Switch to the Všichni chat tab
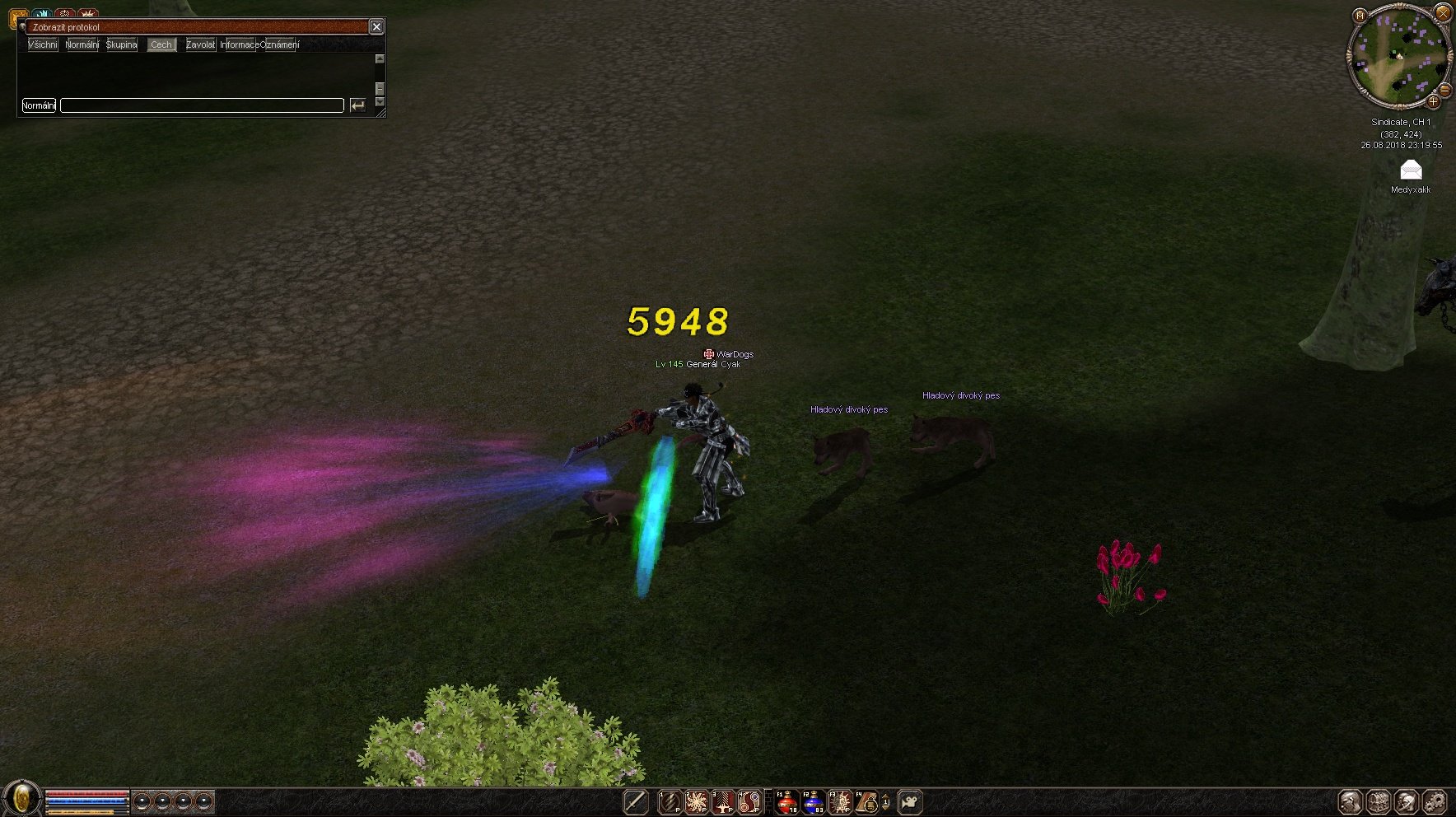This screenshot has height=817, width=1456. pos(42,44)
